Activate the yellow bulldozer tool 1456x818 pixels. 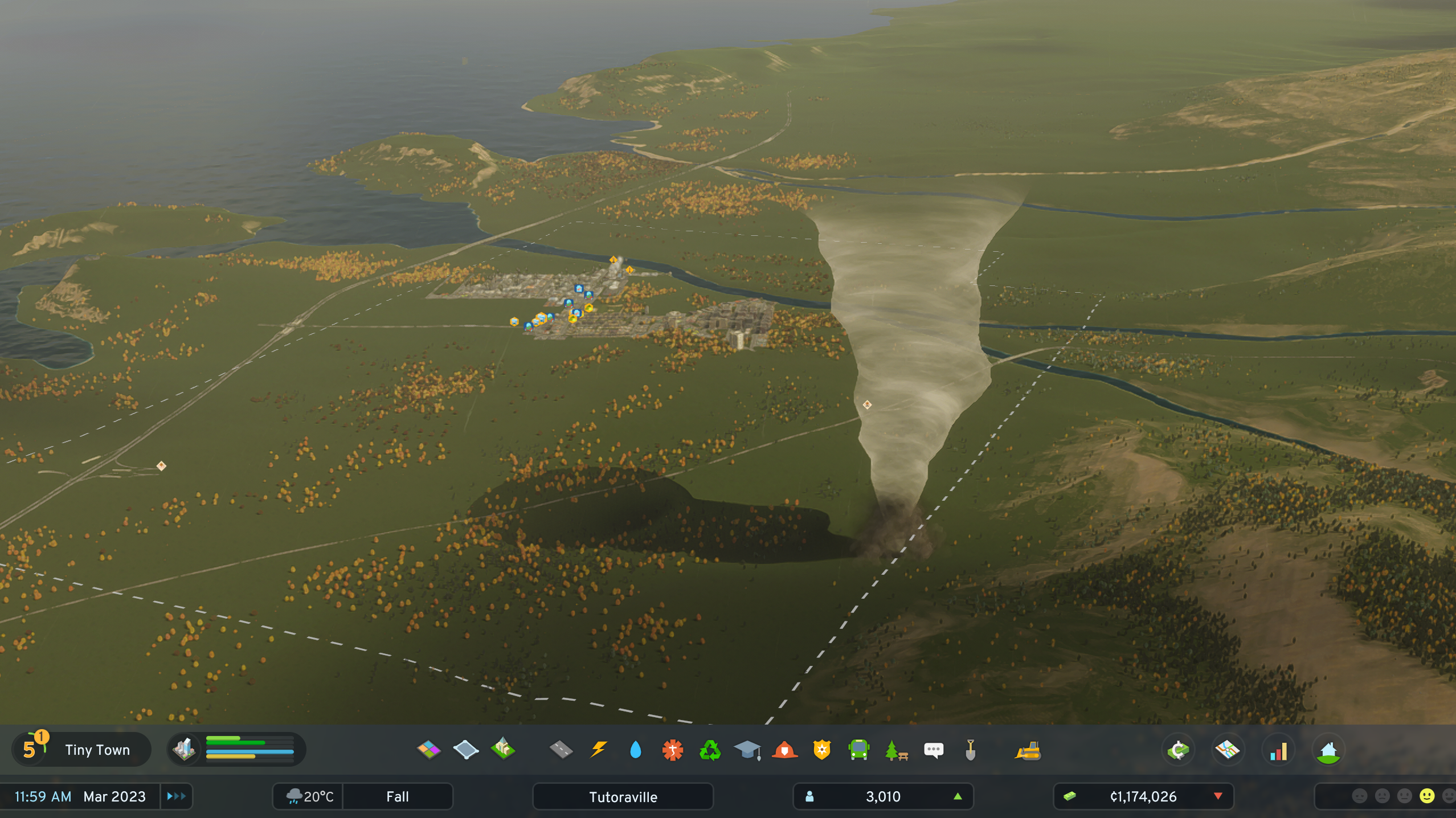coord(1028,750)
